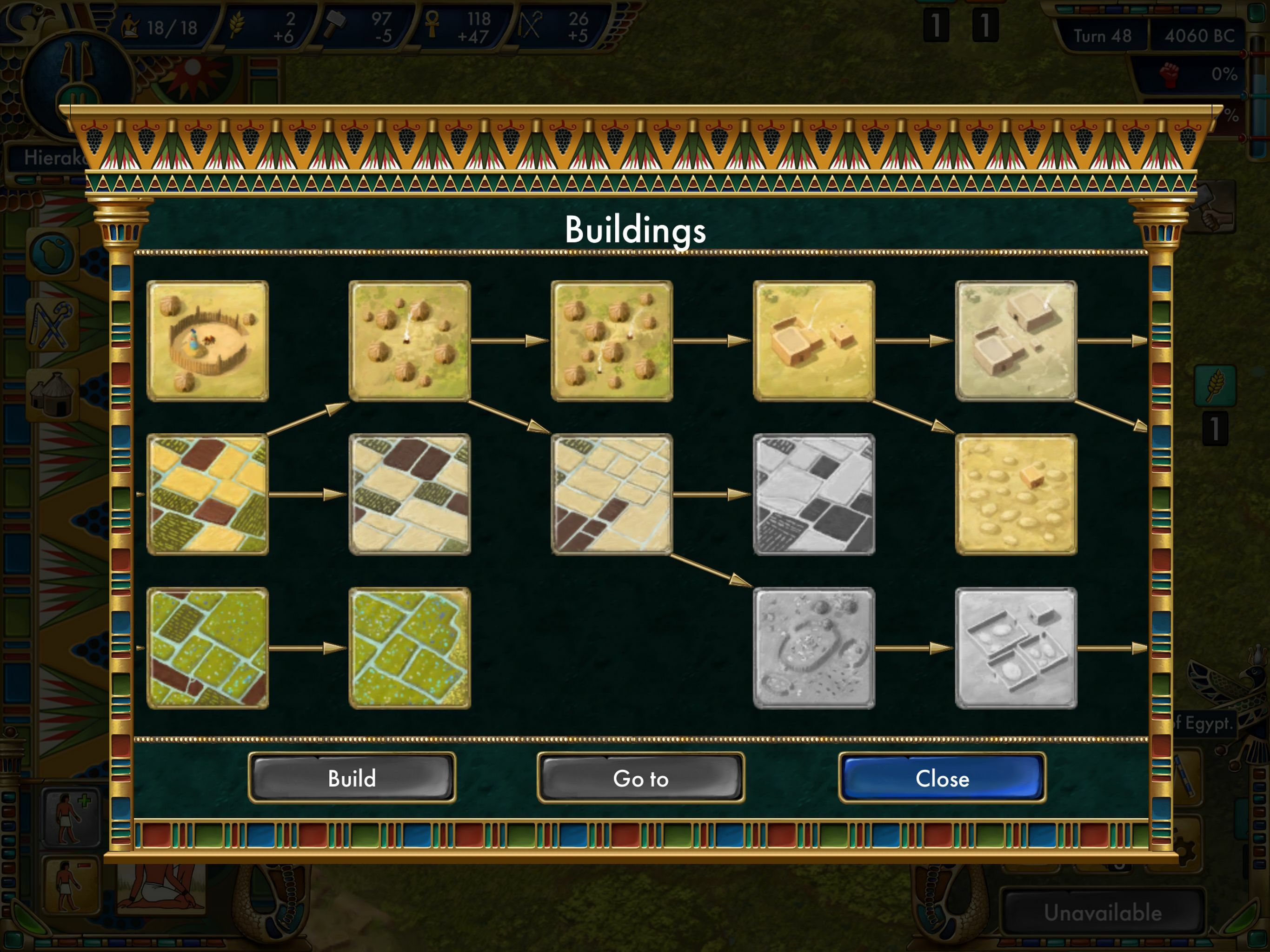1270x952 pixels.
Task: Pick the sandy mounds with small block tile
Action: click(x=1016, y=494)
